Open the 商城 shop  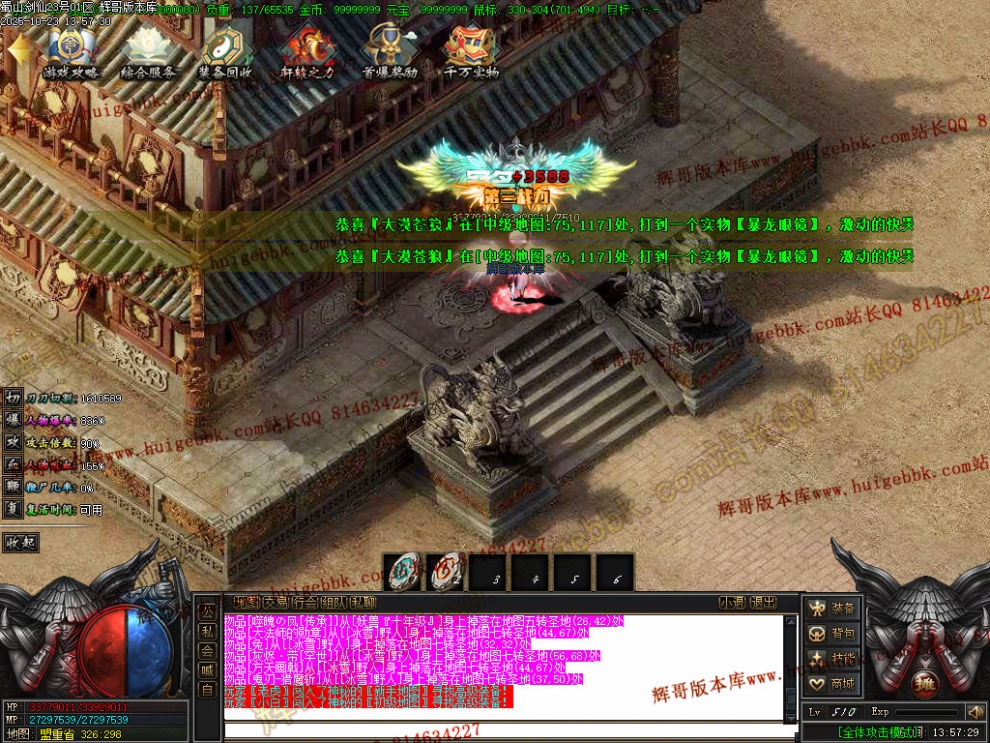(832, 684)
